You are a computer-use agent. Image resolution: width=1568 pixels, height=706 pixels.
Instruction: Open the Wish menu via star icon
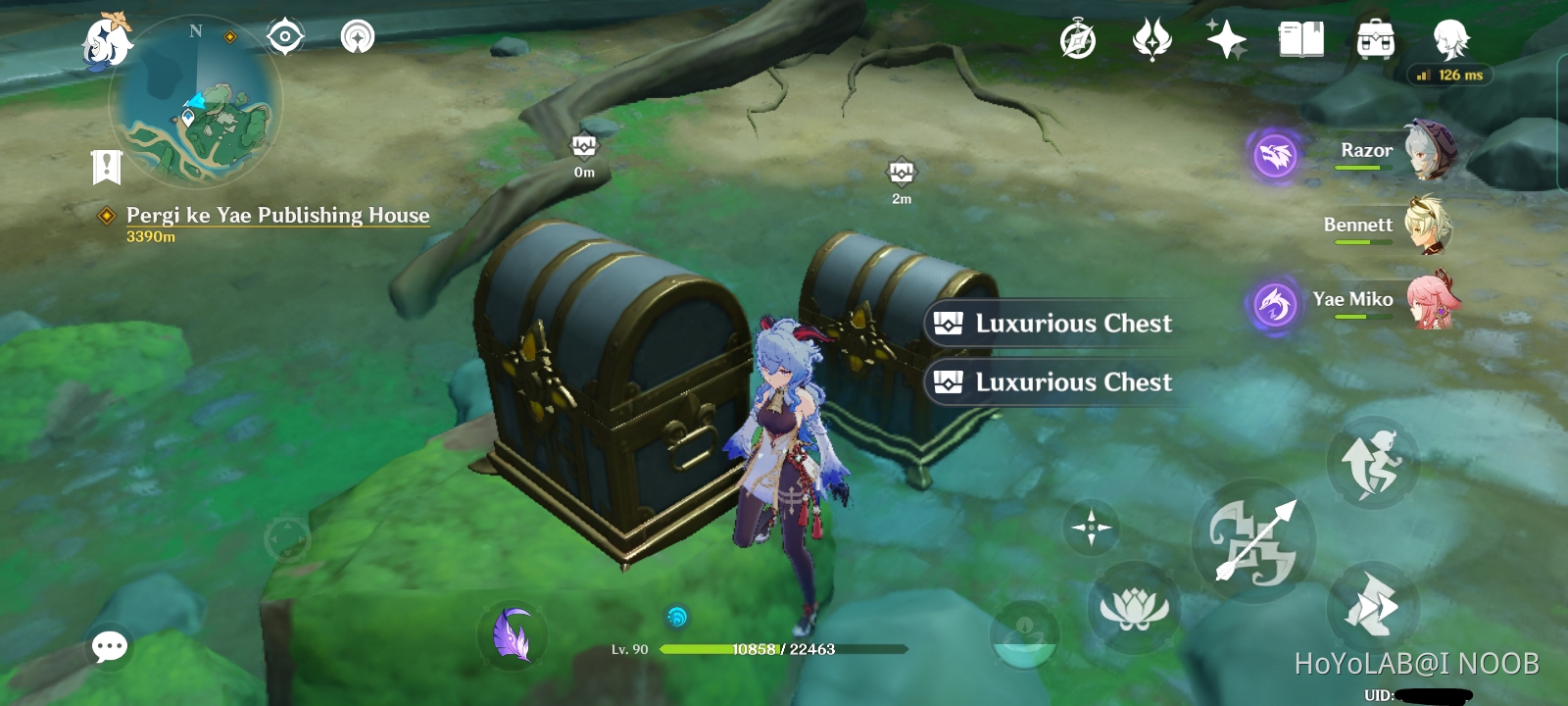(1225, 39)
